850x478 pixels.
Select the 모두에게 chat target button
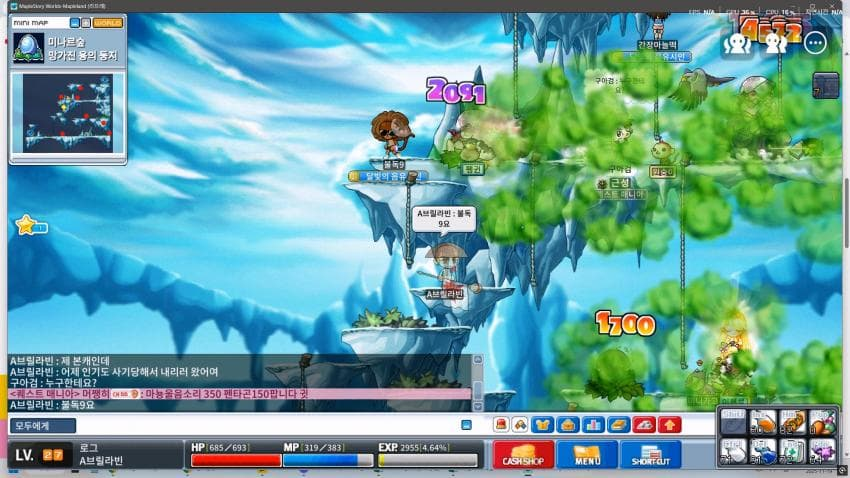pyautogui.click(x=44, y=425)
